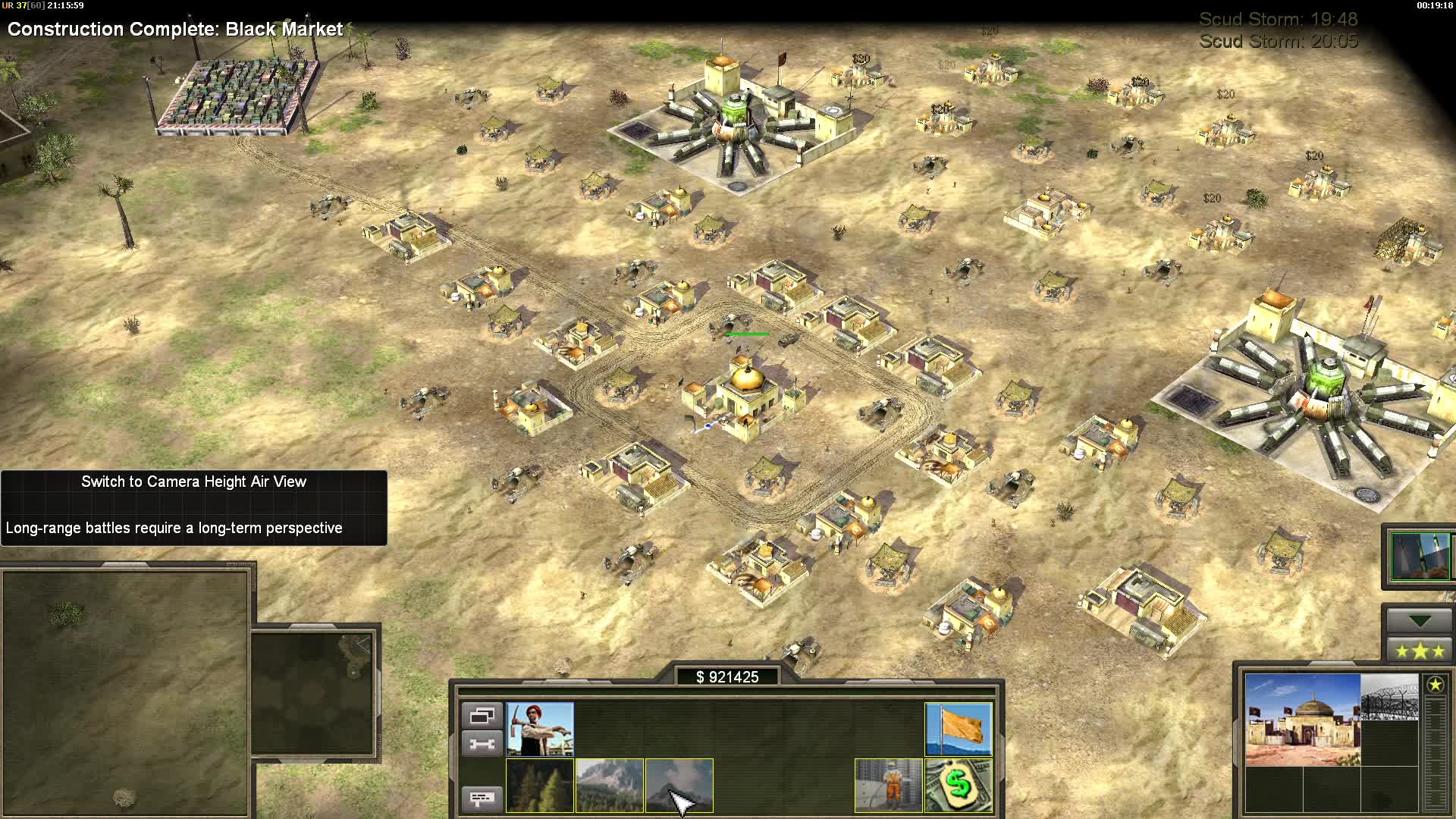The width and height of the screenshot is (1456, 819).
Task: Select the mountain-image build option
Action: 610,786
